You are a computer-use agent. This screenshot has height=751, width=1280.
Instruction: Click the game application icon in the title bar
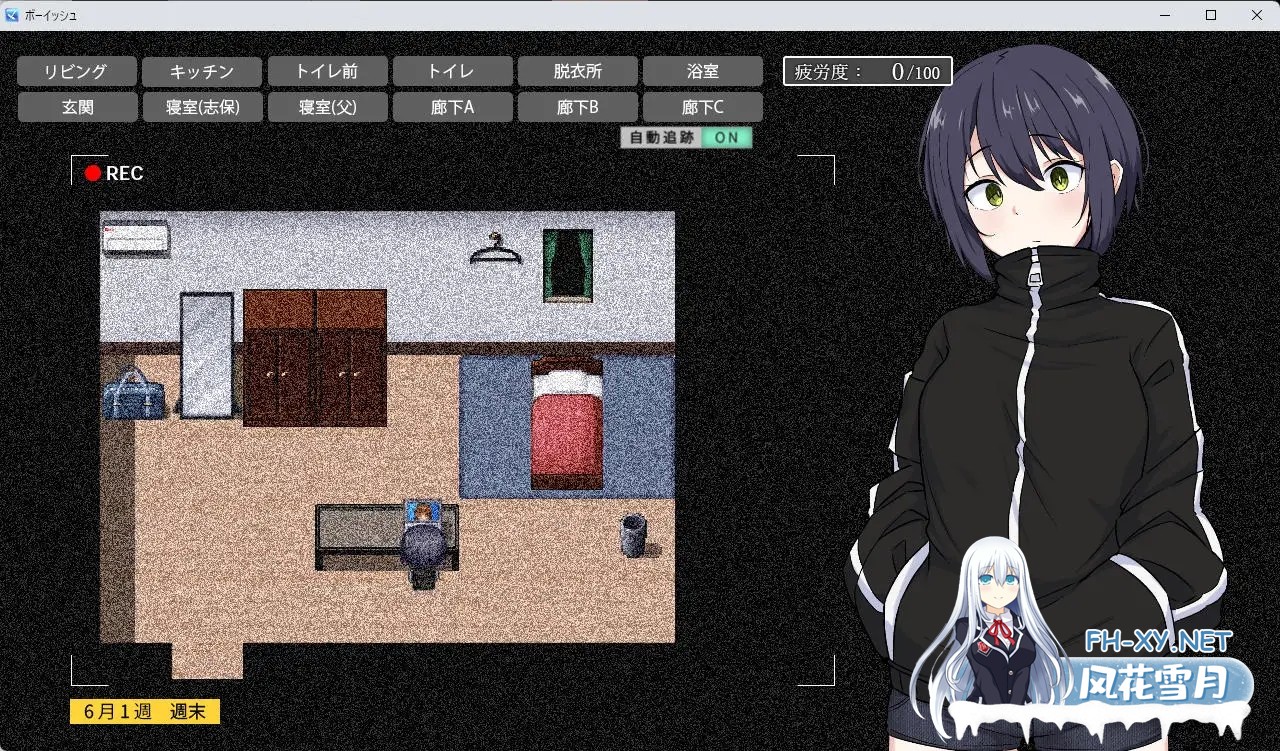[11, 15]
